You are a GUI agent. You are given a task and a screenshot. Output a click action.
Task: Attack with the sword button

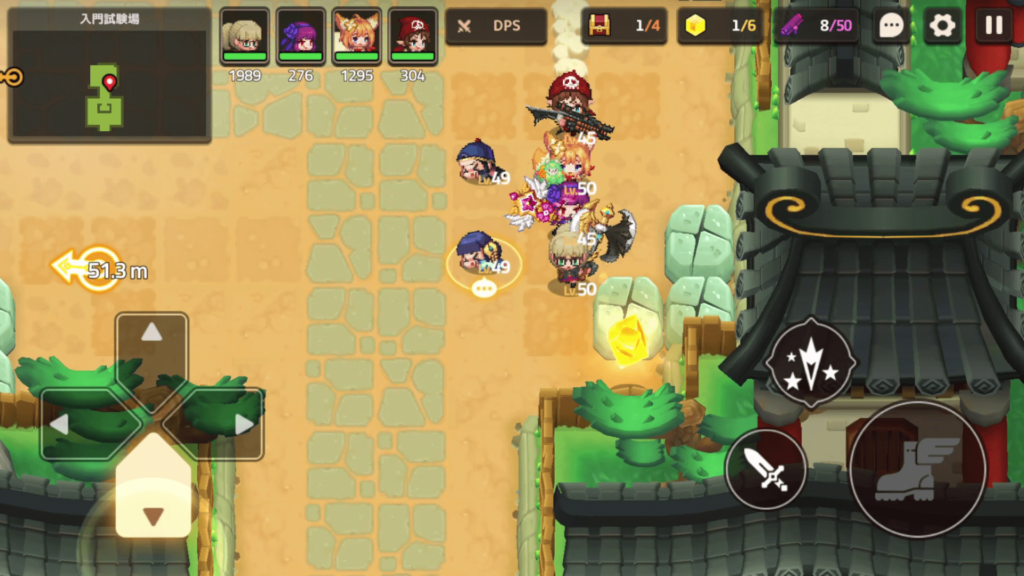766,469
